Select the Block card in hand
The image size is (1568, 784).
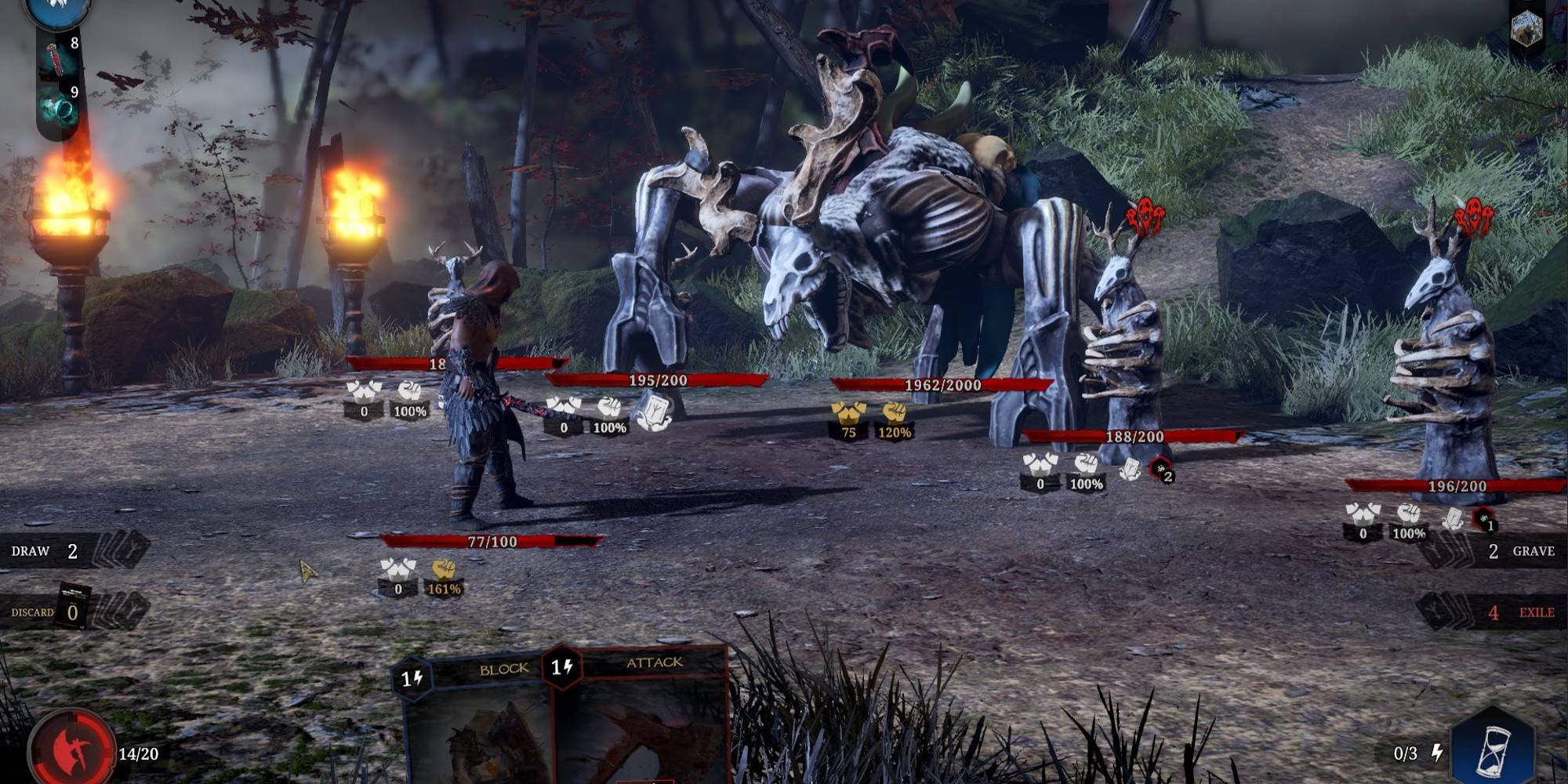point(477,721)
